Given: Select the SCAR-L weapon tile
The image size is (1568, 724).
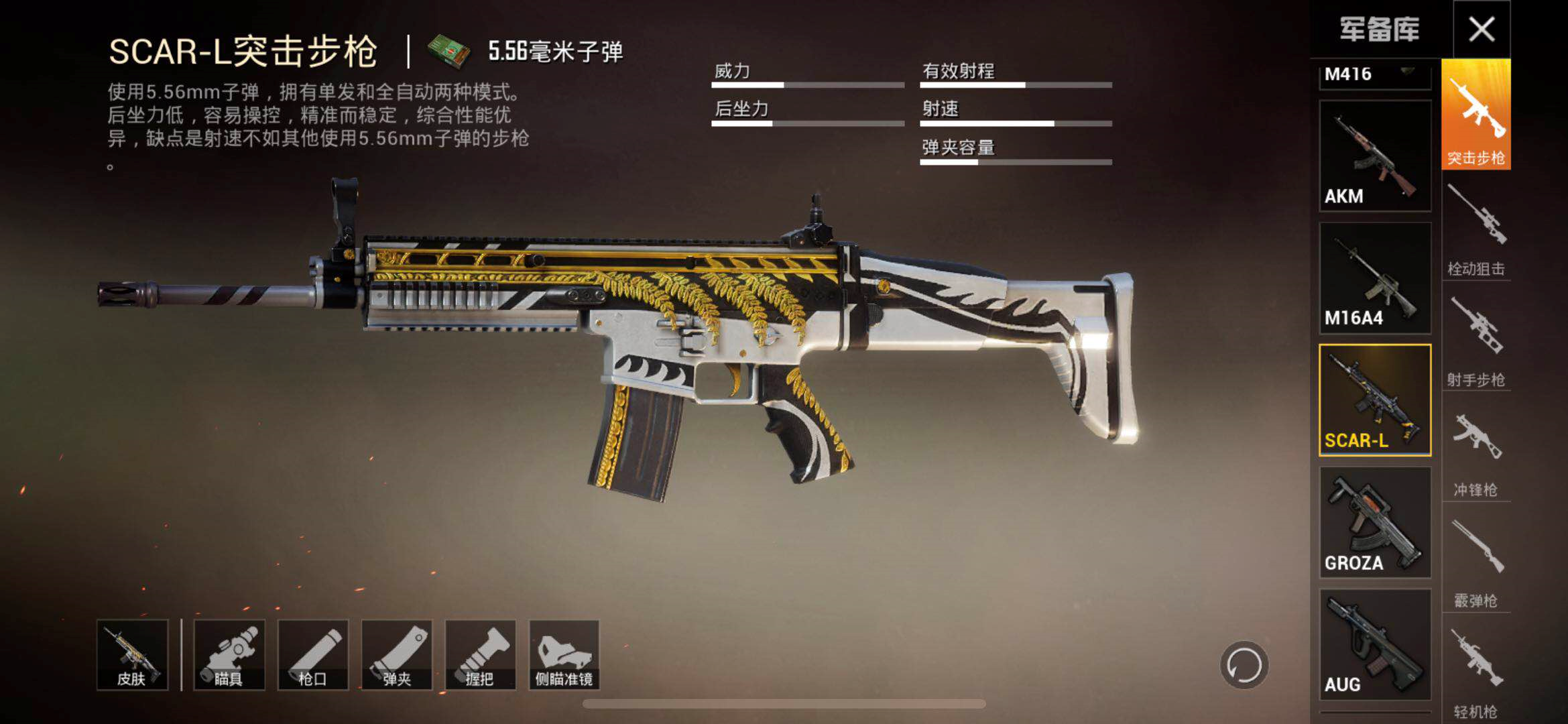Looking at the screenshot, I should click(x=1375, y=400).
